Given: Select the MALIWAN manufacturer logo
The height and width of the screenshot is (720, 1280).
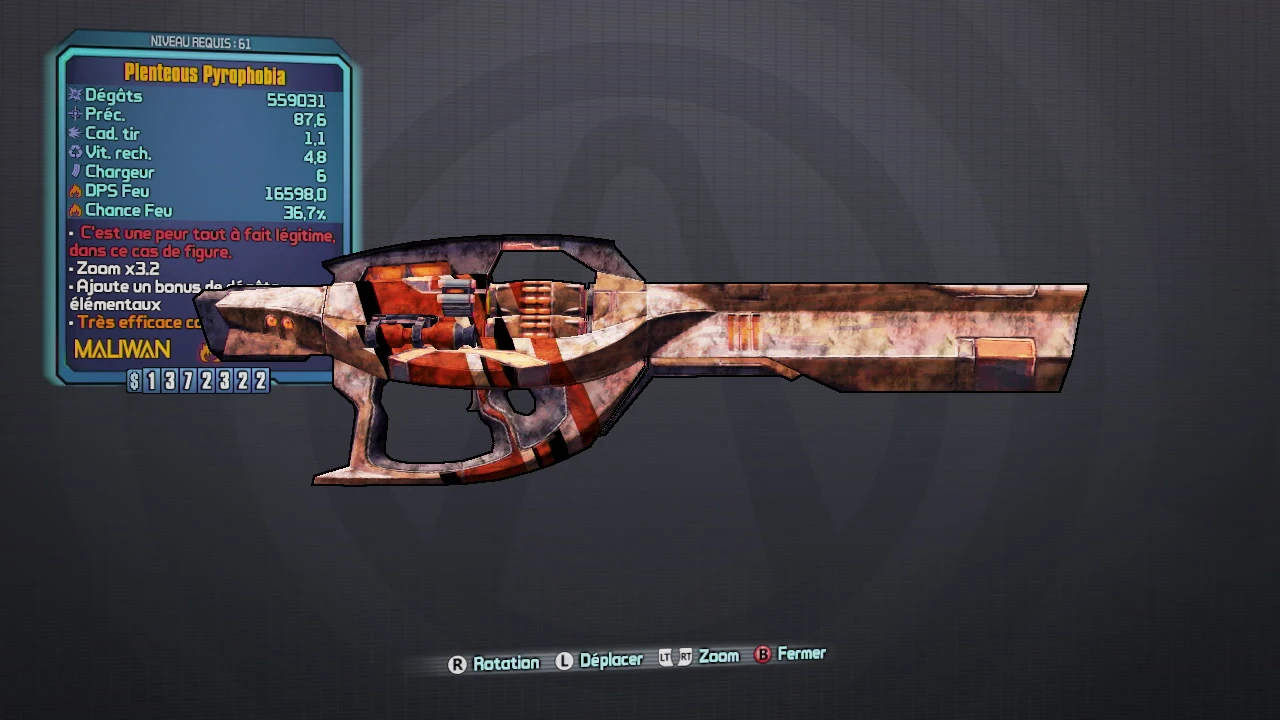Looking at the screenshot, I should pos(121,349).
